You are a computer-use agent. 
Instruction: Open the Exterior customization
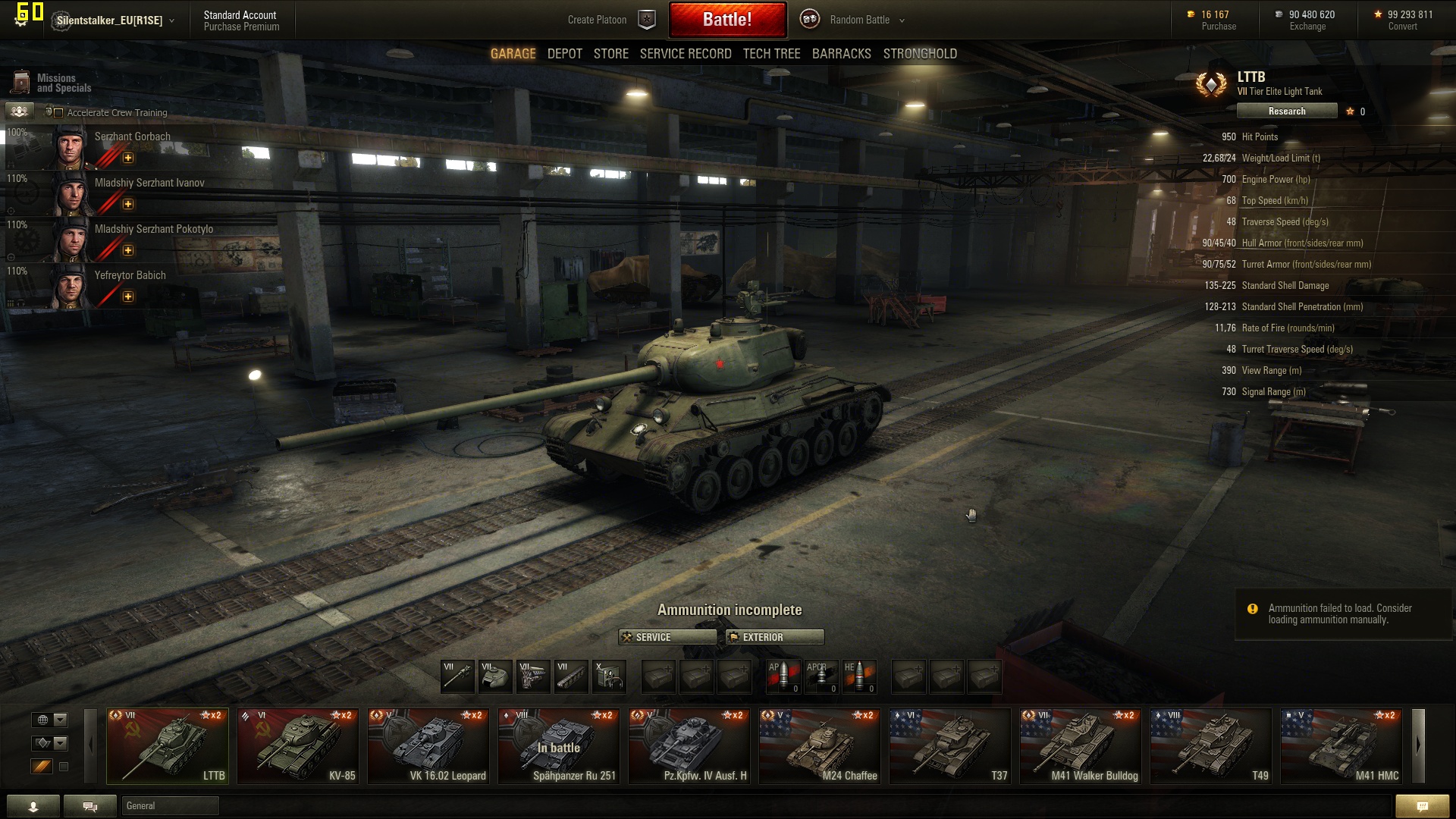pos(774,637)
